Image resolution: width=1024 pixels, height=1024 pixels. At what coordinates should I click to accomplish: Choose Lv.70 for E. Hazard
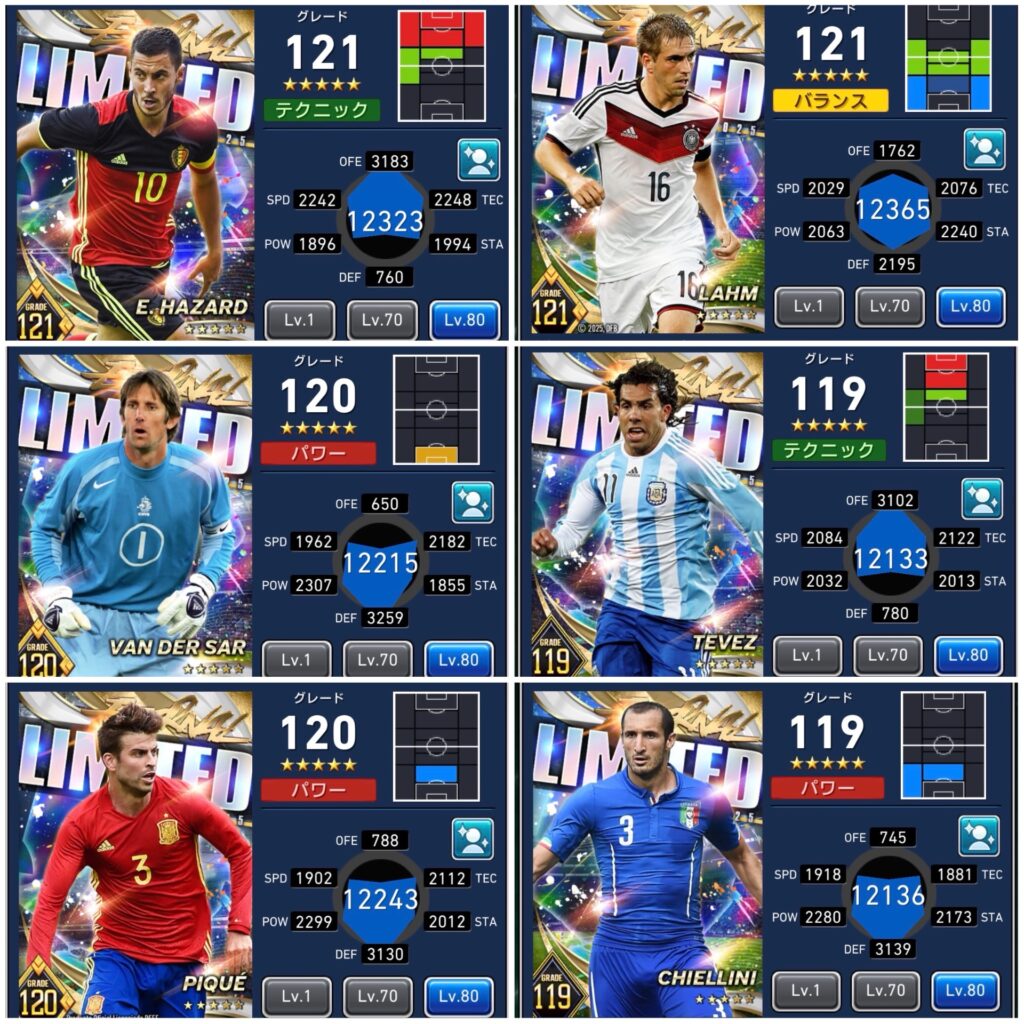point(381,321)
